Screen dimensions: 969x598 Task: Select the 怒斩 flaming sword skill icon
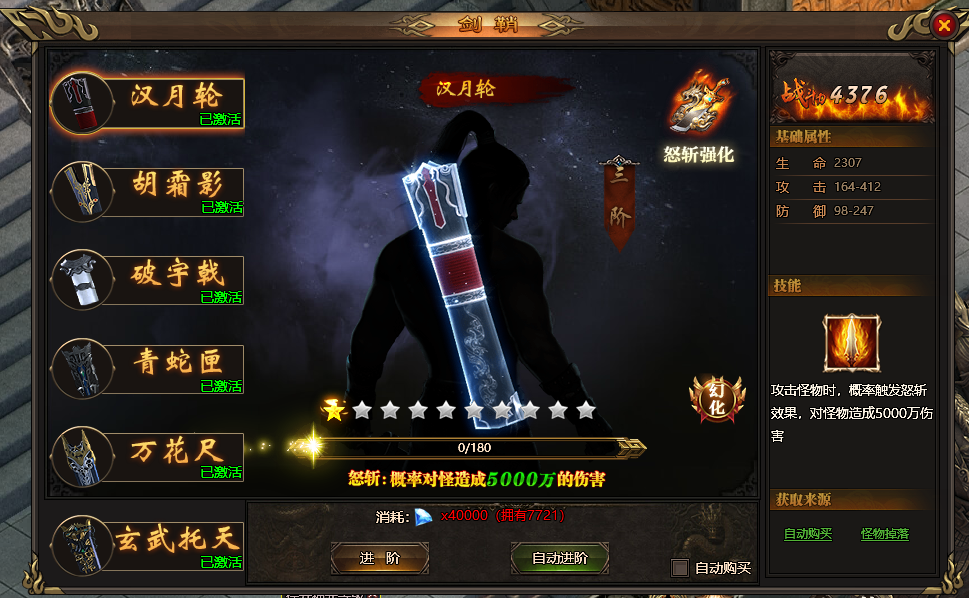point(851,342)
